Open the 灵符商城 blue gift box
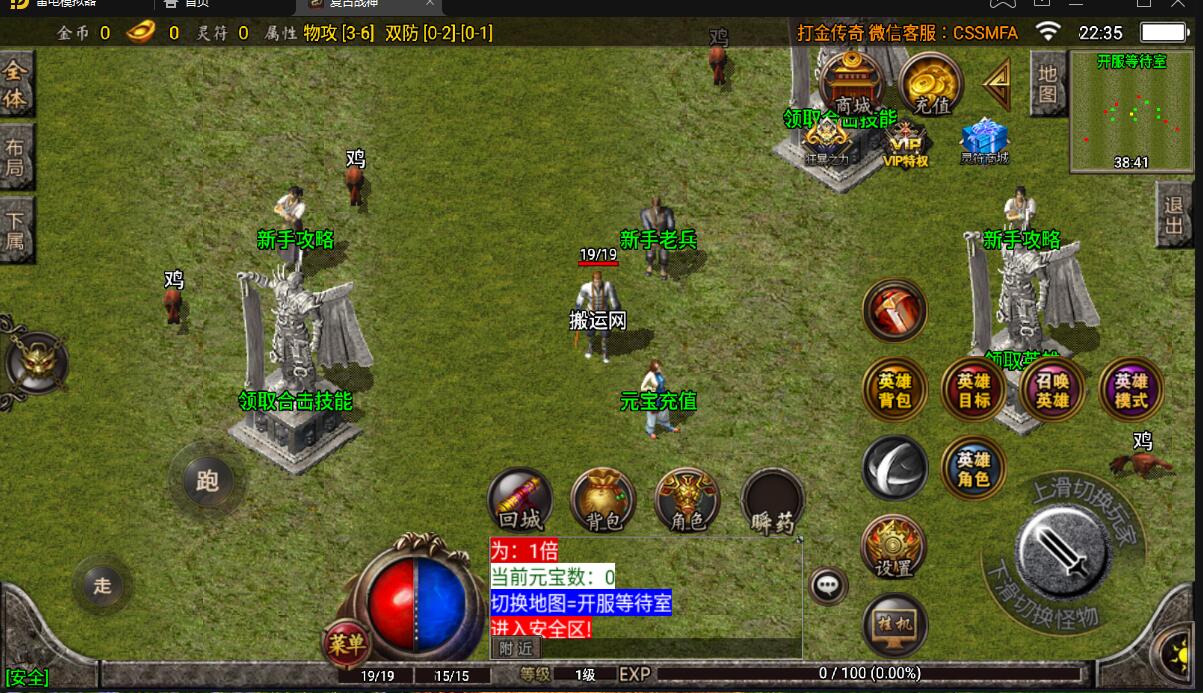Image resolution: width=1203 pixels, height=693 pixels. pyautogui.click(x=984, y=142)
